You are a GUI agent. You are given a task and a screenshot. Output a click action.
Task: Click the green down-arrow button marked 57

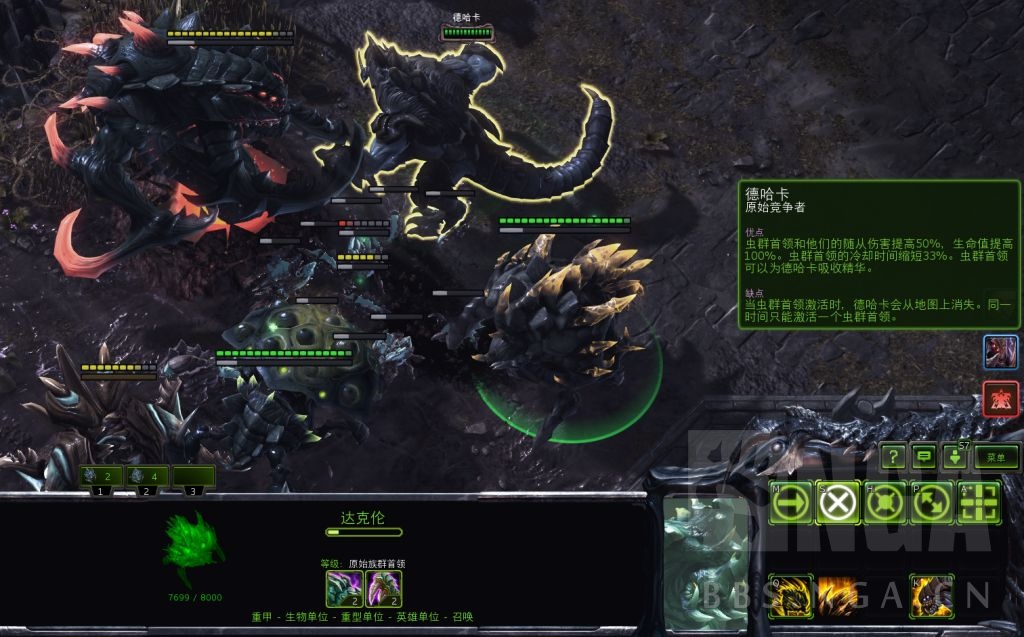coord(955,457)
